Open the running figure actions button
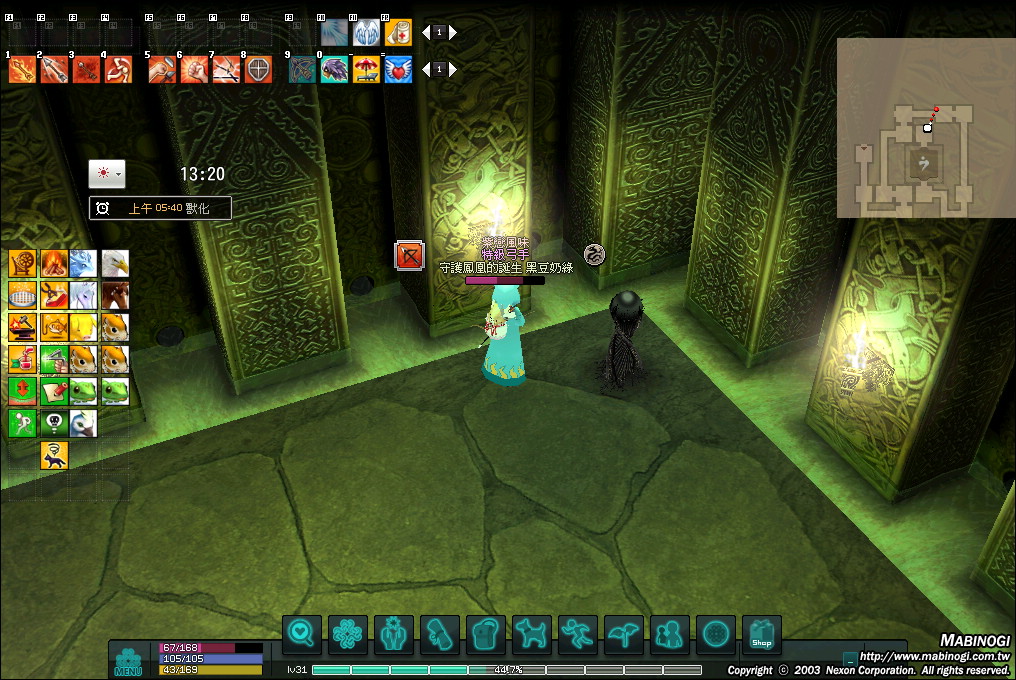The width and height of the screenshot is (1016, 680). point(578,634)
